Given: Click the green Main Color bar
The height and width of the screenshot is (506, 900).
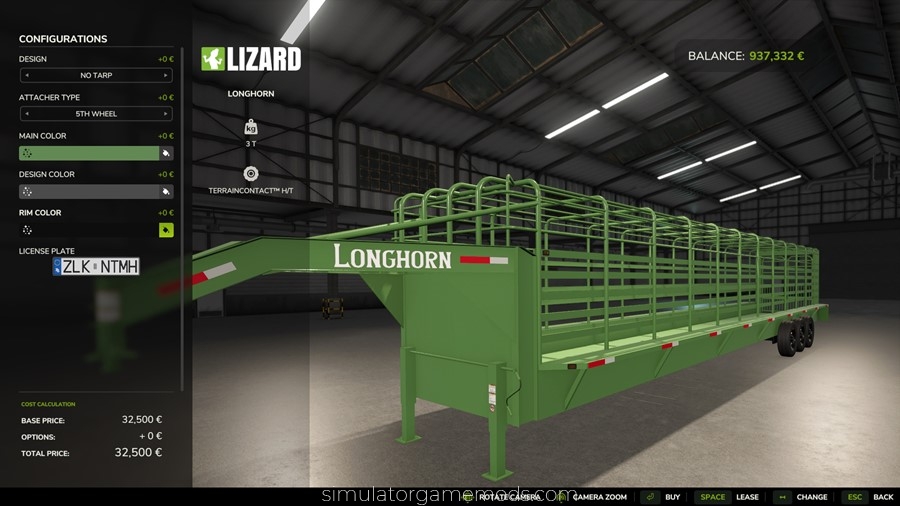Looking at the screenshot, I should 88,153.
